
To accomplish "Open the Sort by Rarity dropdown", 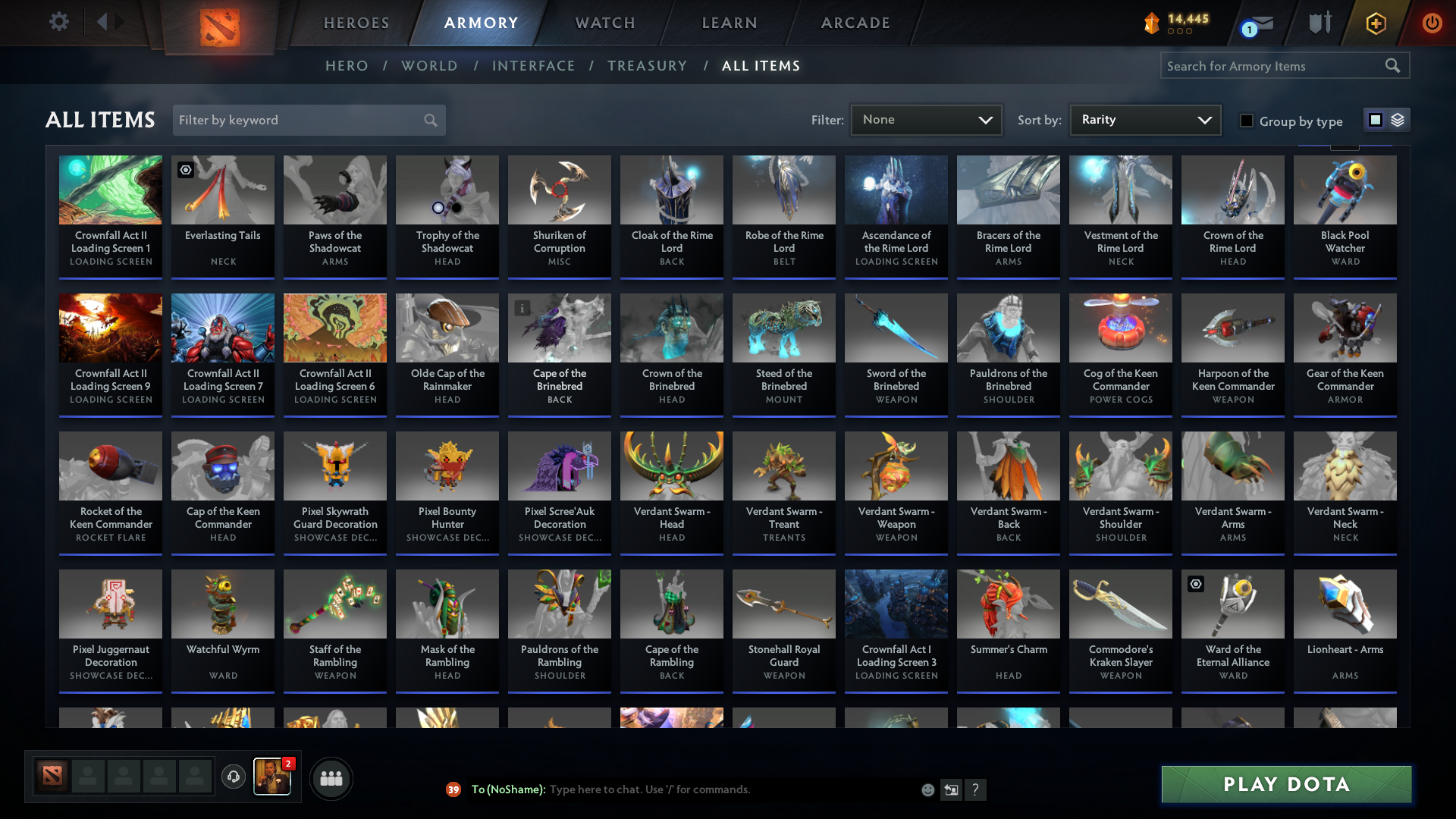I will 1144,120.
